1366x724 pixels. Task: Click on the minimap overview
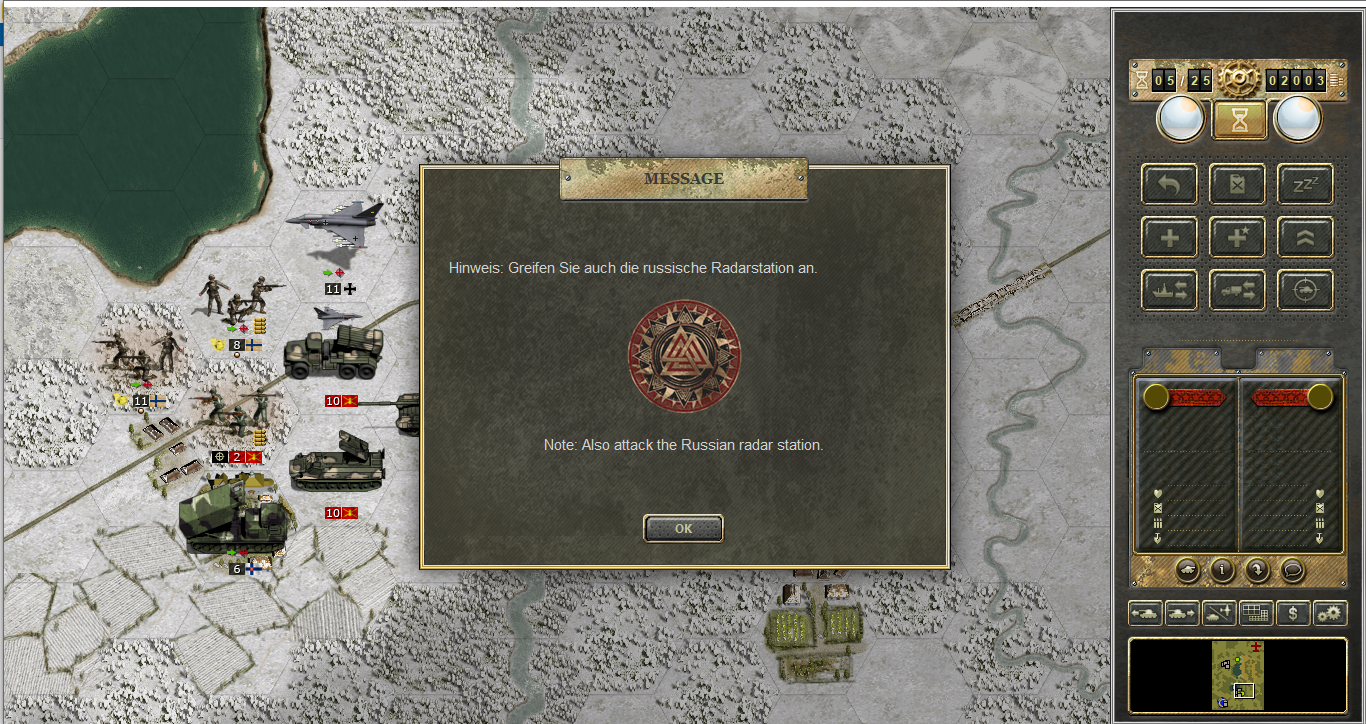pos(1238,675)
